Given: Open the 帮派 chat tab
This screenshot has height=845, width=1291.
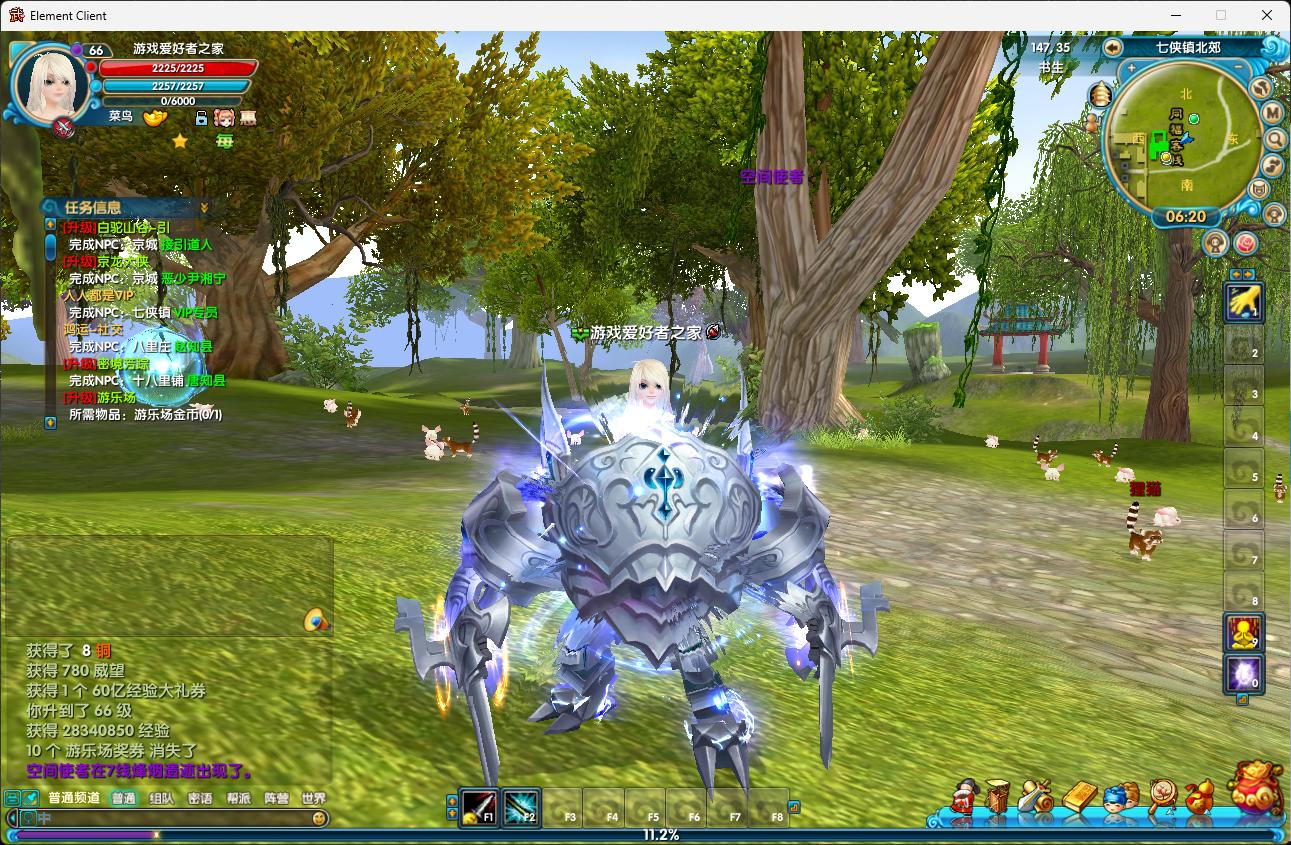Looking at the screenshot, I should tap(238, 798).
